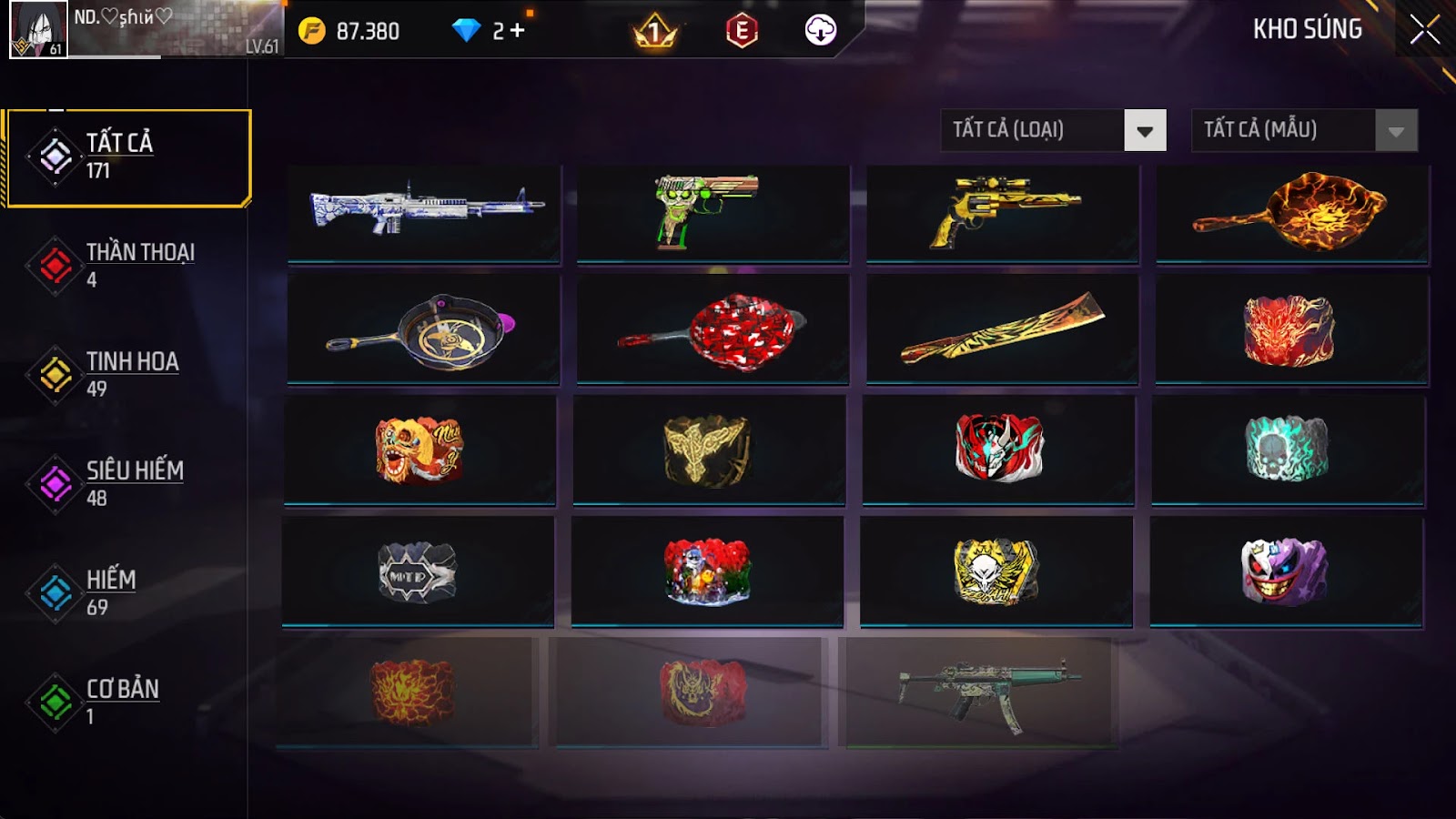Select the lava frying pan skin

coord(1291,213)
